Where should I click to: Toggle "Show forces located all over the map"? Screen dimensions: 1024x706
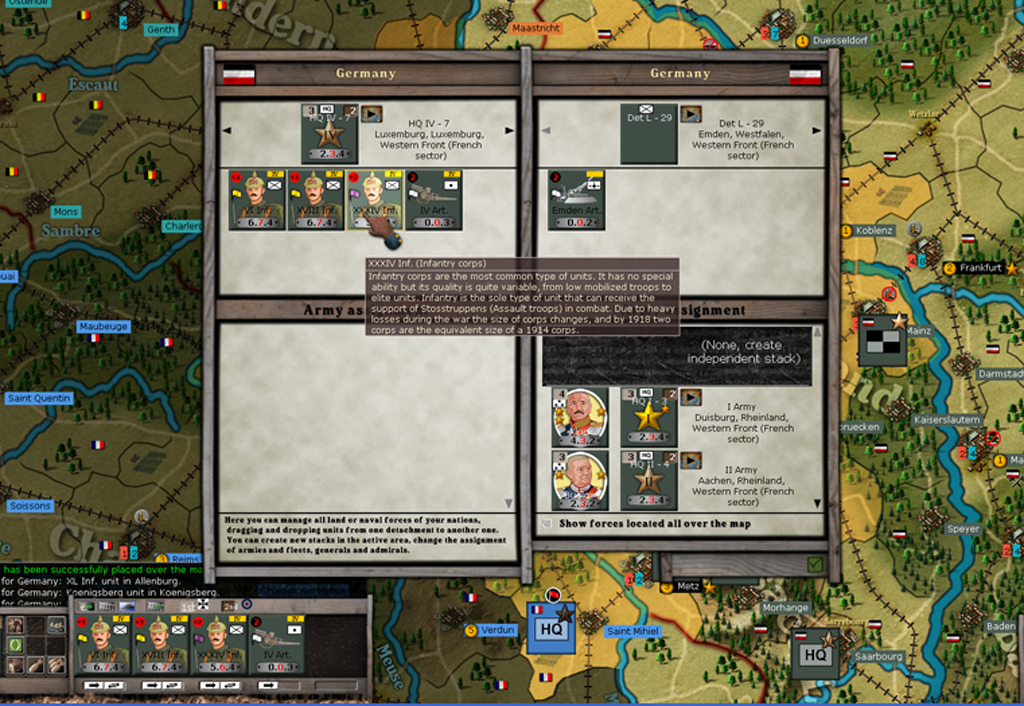point(546,523)
